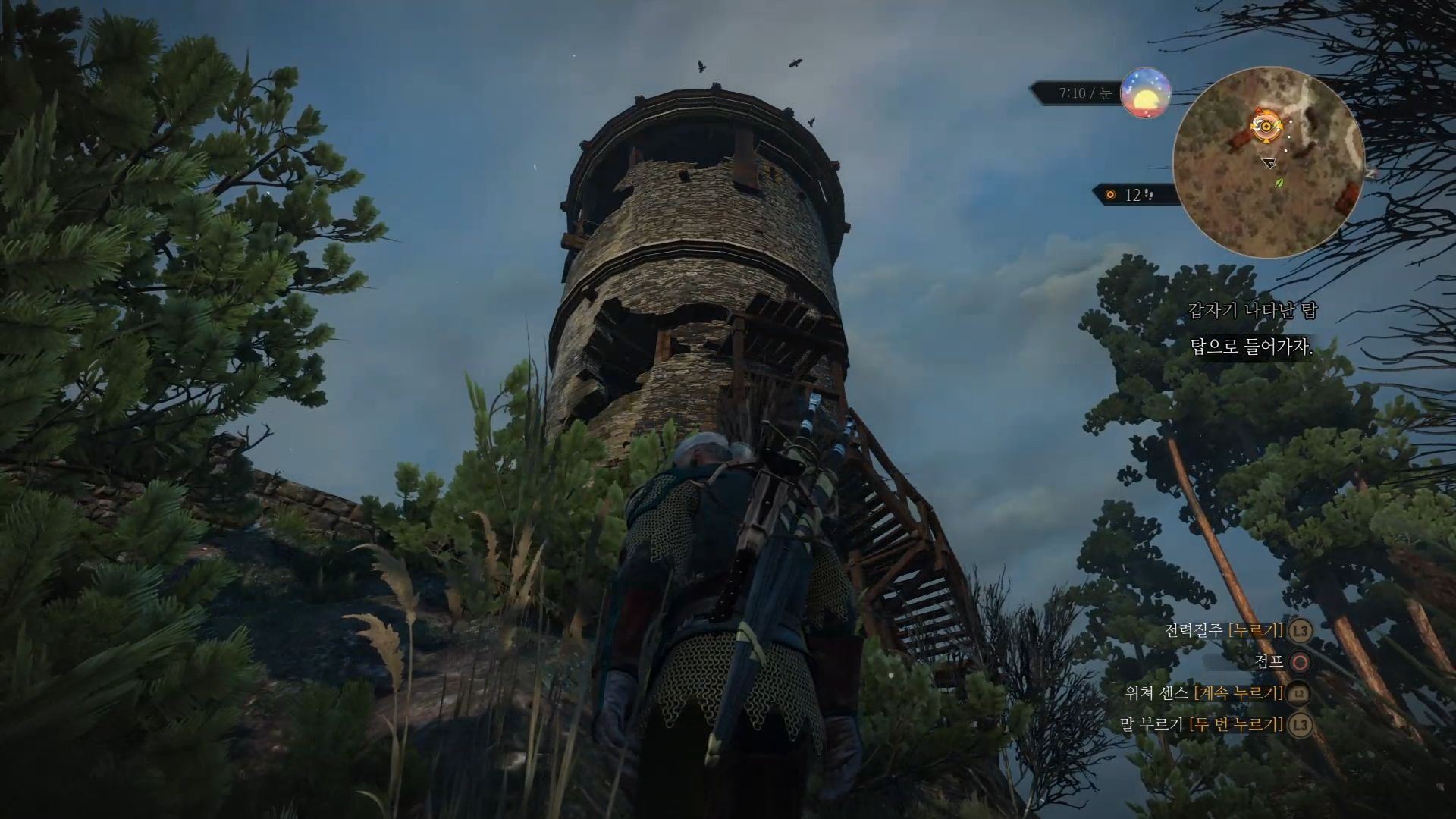Screen dimensions: 1456x819
Task: Click the green herb leaf marker on the minimap
Action: [x=1281, y=182]
